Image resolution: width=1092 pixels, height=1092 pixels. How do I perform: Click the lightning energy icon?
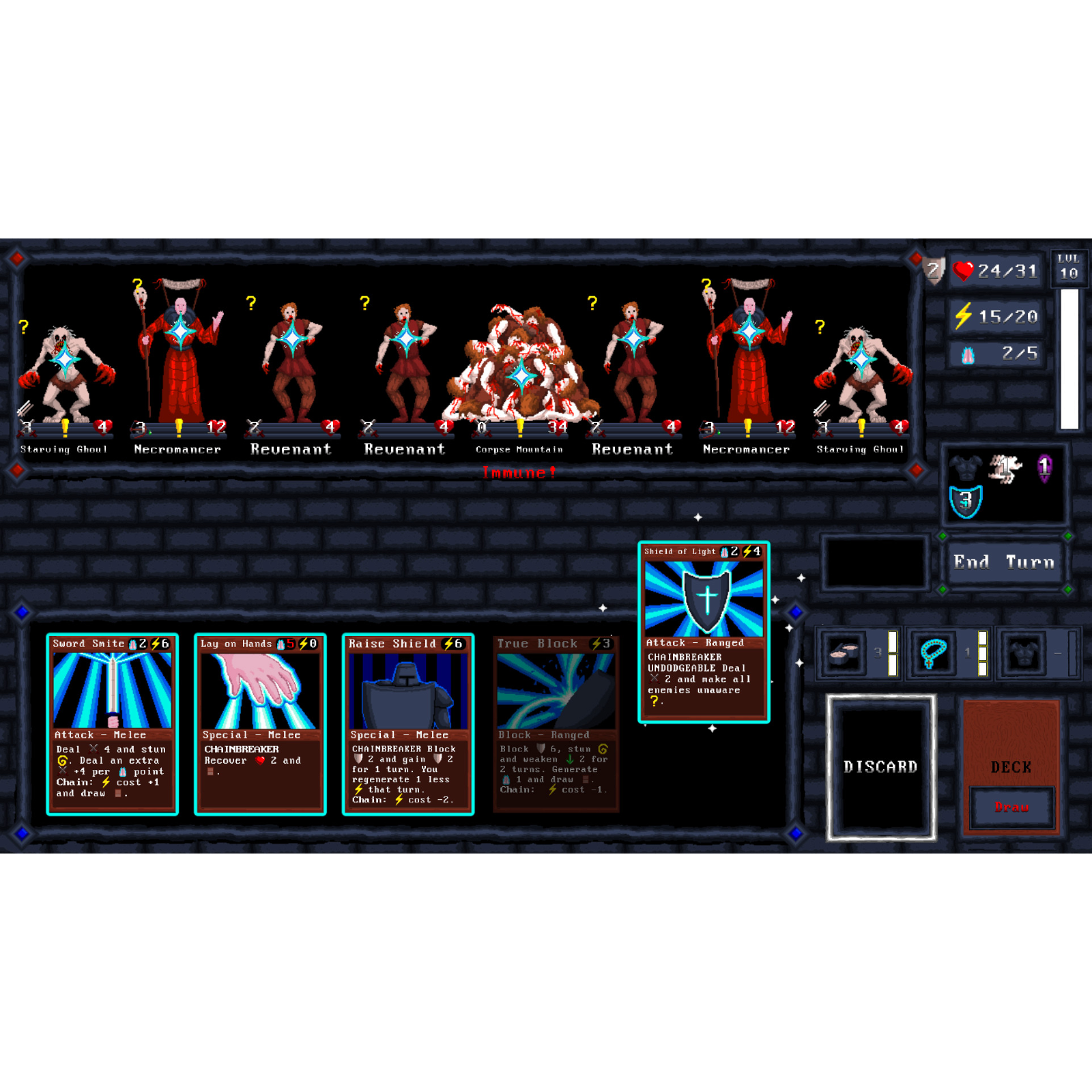pyautogui.click(x=964, y=315)
